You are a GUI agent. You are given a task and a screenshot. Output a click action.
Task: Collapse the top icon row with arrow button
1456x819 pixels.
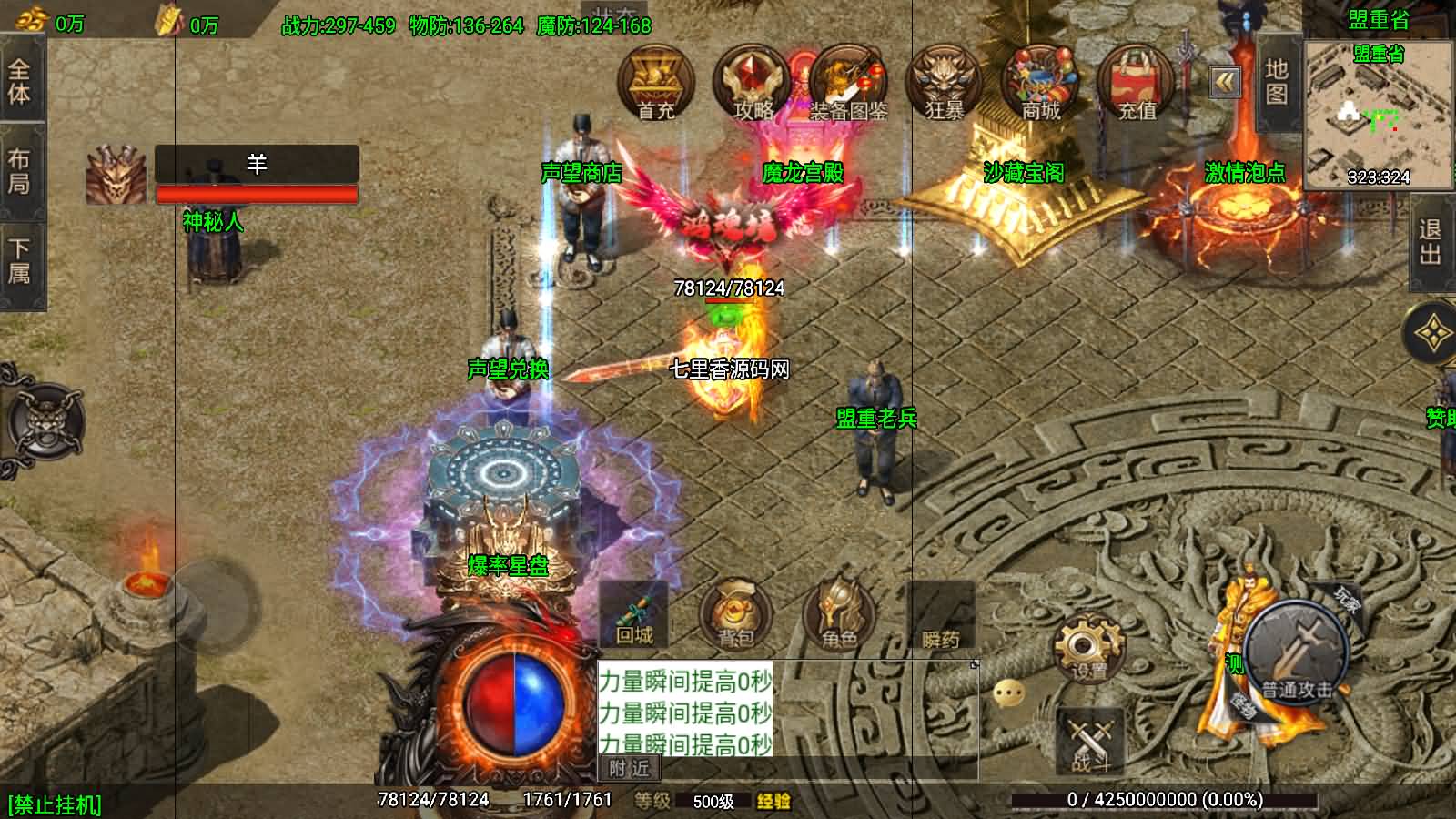1226,83
